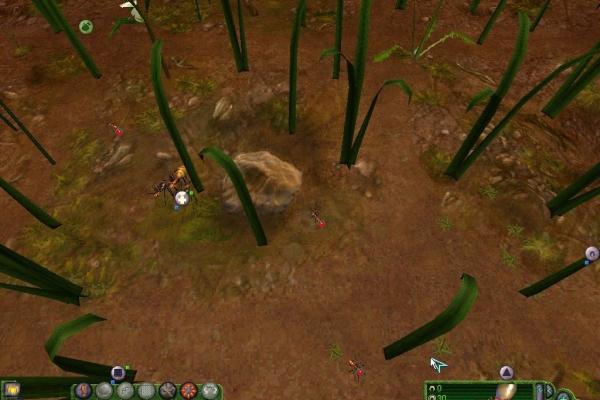Activate the crossed tools toolbar button
The image size is (600, 400).
tap(167, 390)
